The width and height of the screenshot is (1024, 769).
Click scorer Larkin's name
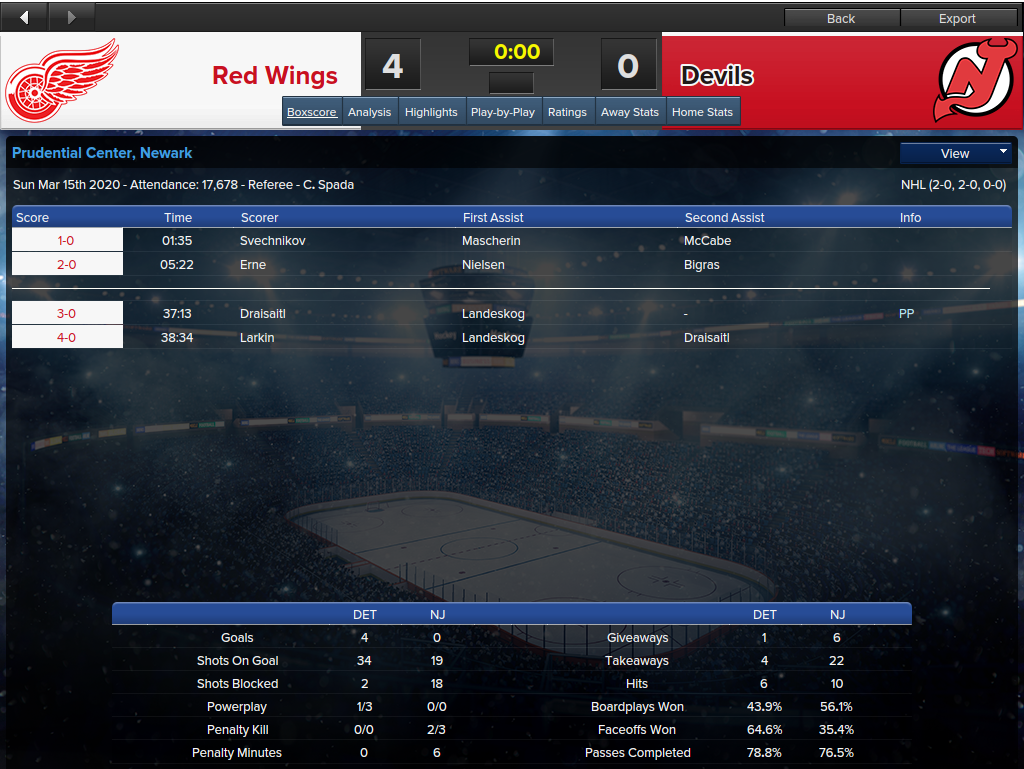pyautogui.click(x=257, y=338)
